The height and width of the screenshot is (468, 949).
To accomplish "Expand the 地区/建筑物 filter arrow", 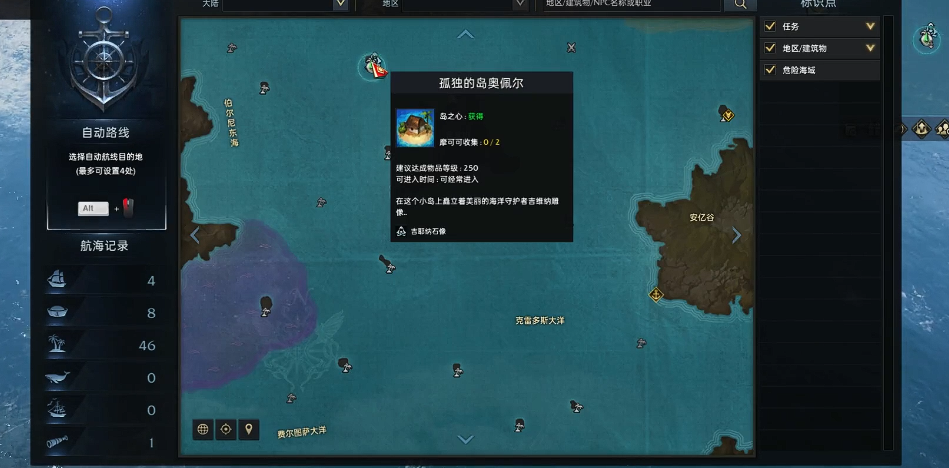I will [870, 48].
